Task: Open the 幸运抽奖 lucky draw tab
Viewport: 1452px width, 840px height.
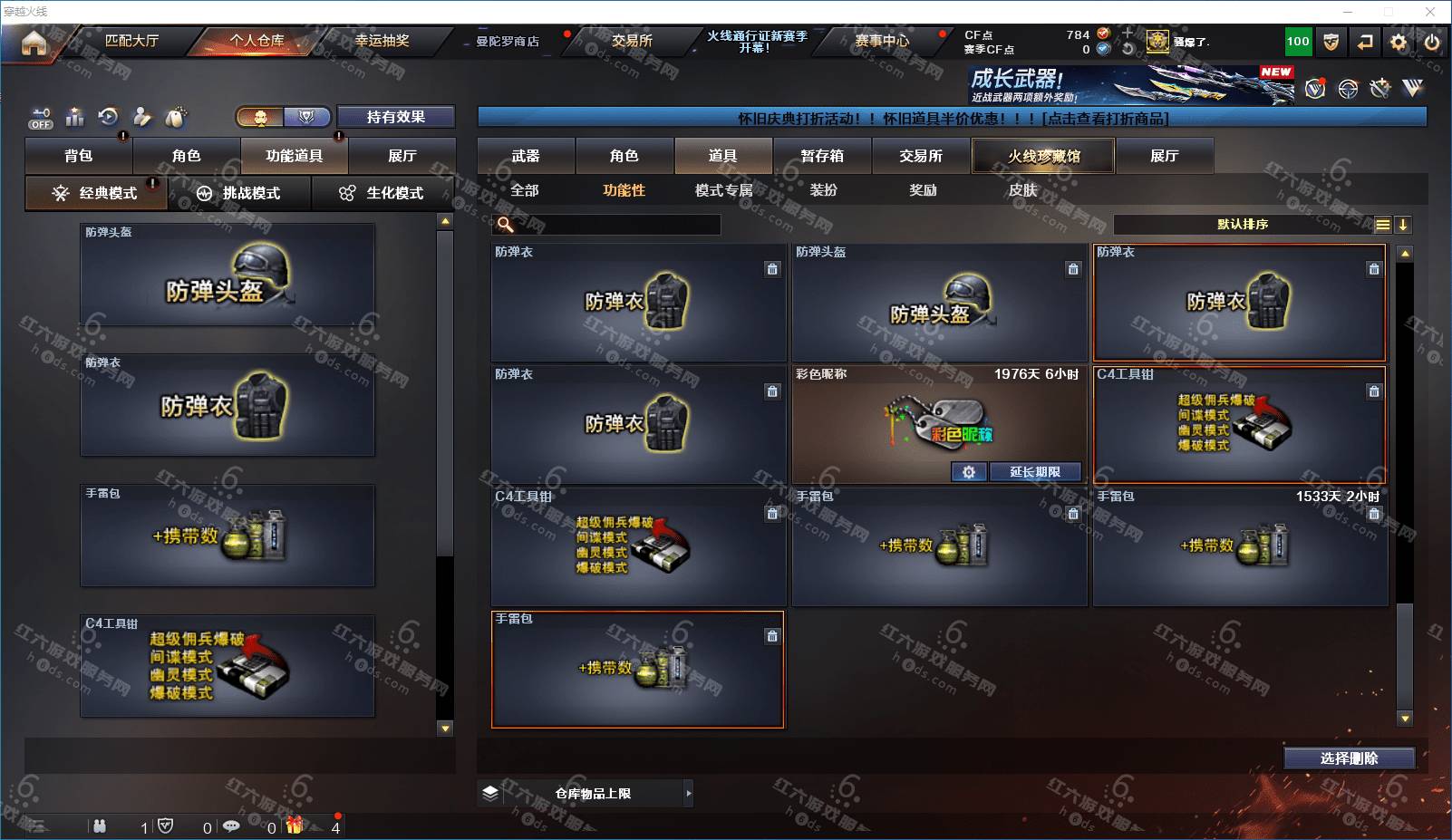Action: pos(382,41)
